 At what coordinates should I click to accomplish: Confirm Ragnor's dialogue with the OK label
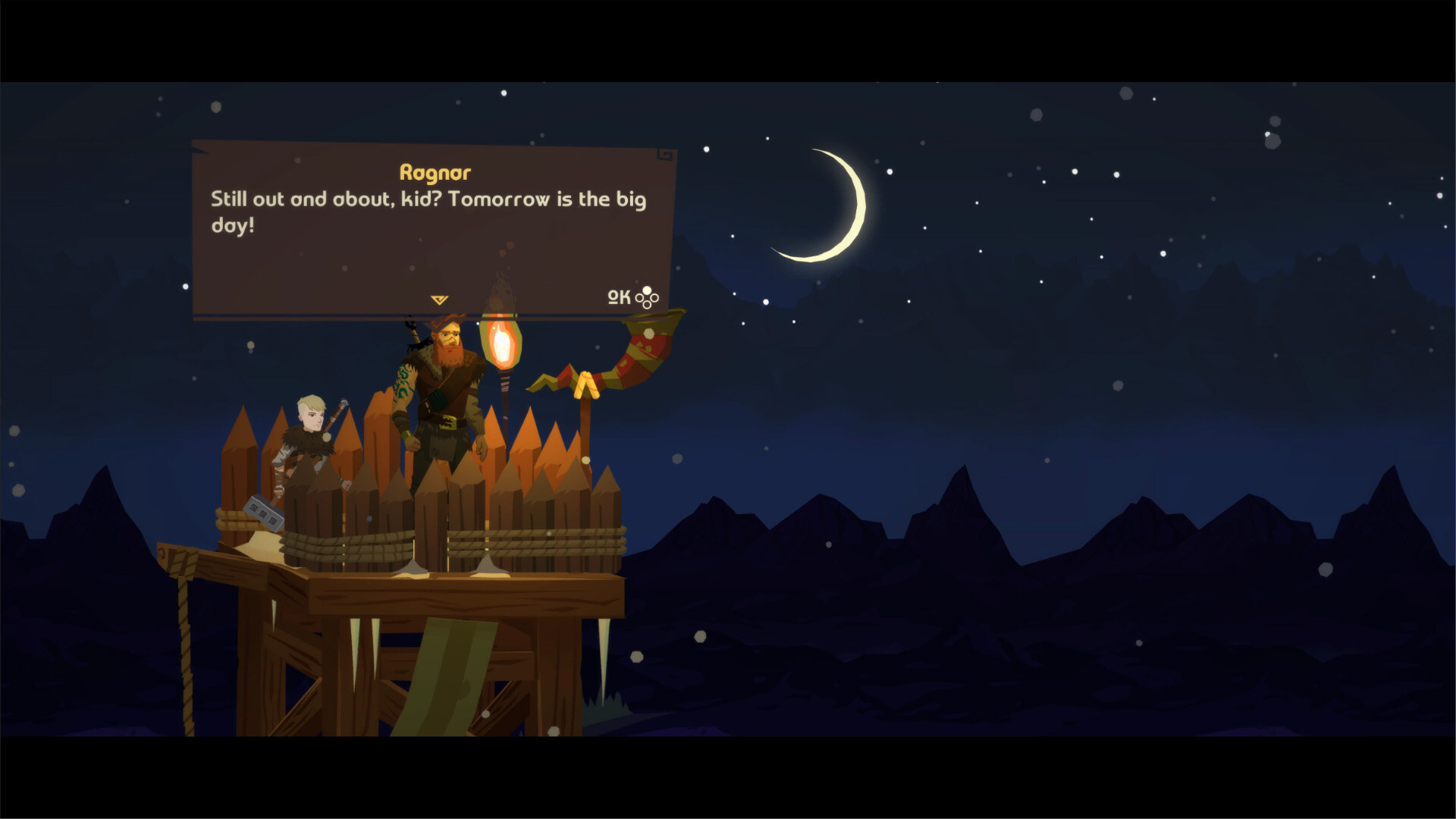tap(620, 297)
